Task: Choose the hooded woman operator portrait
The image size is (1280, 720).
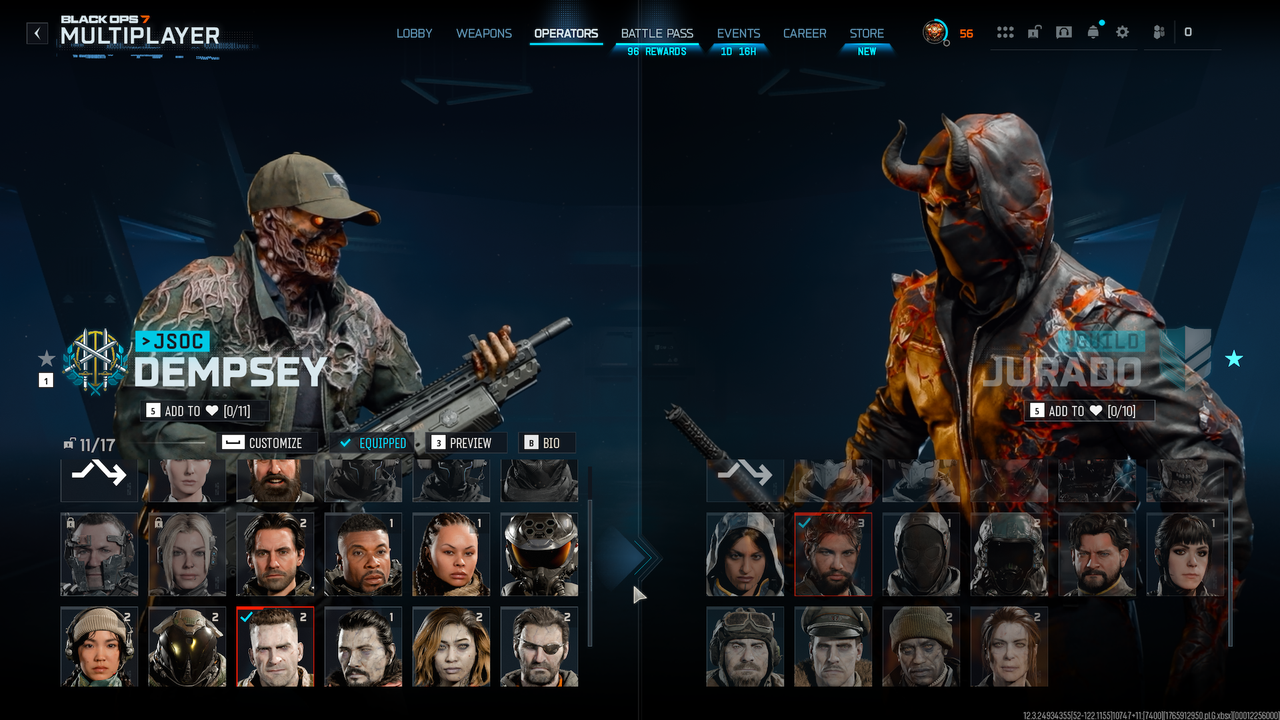Action: tap(745, 555)
